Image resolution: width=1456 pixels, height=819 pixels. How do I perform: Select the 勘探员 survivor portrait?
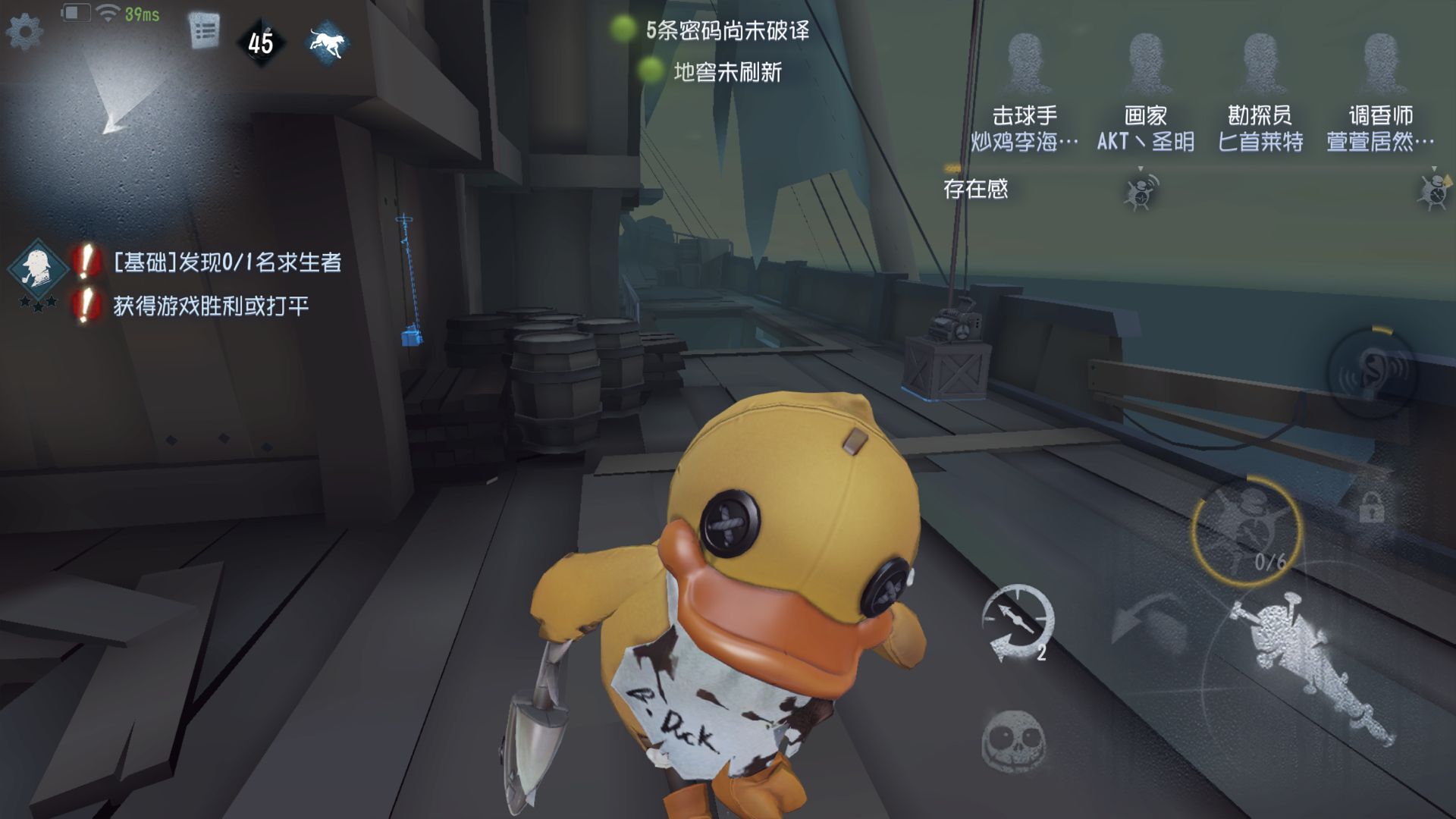[x=1260, y=64]
